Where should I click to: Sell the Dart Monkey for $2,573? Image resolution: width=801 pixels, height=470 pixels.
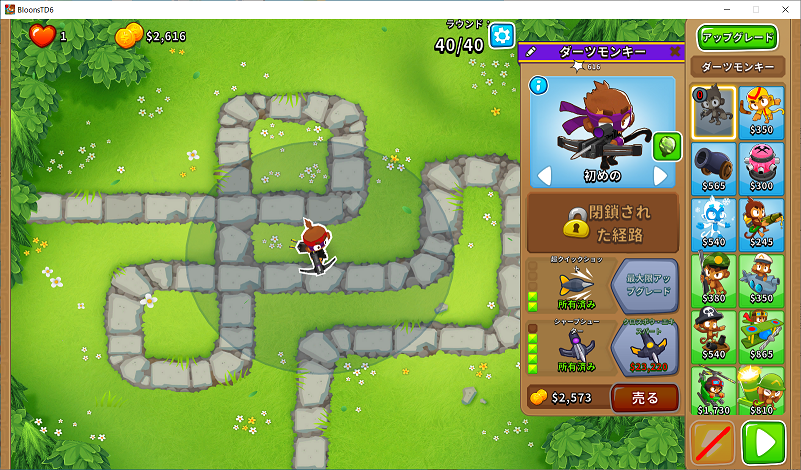tap(644, 397)
